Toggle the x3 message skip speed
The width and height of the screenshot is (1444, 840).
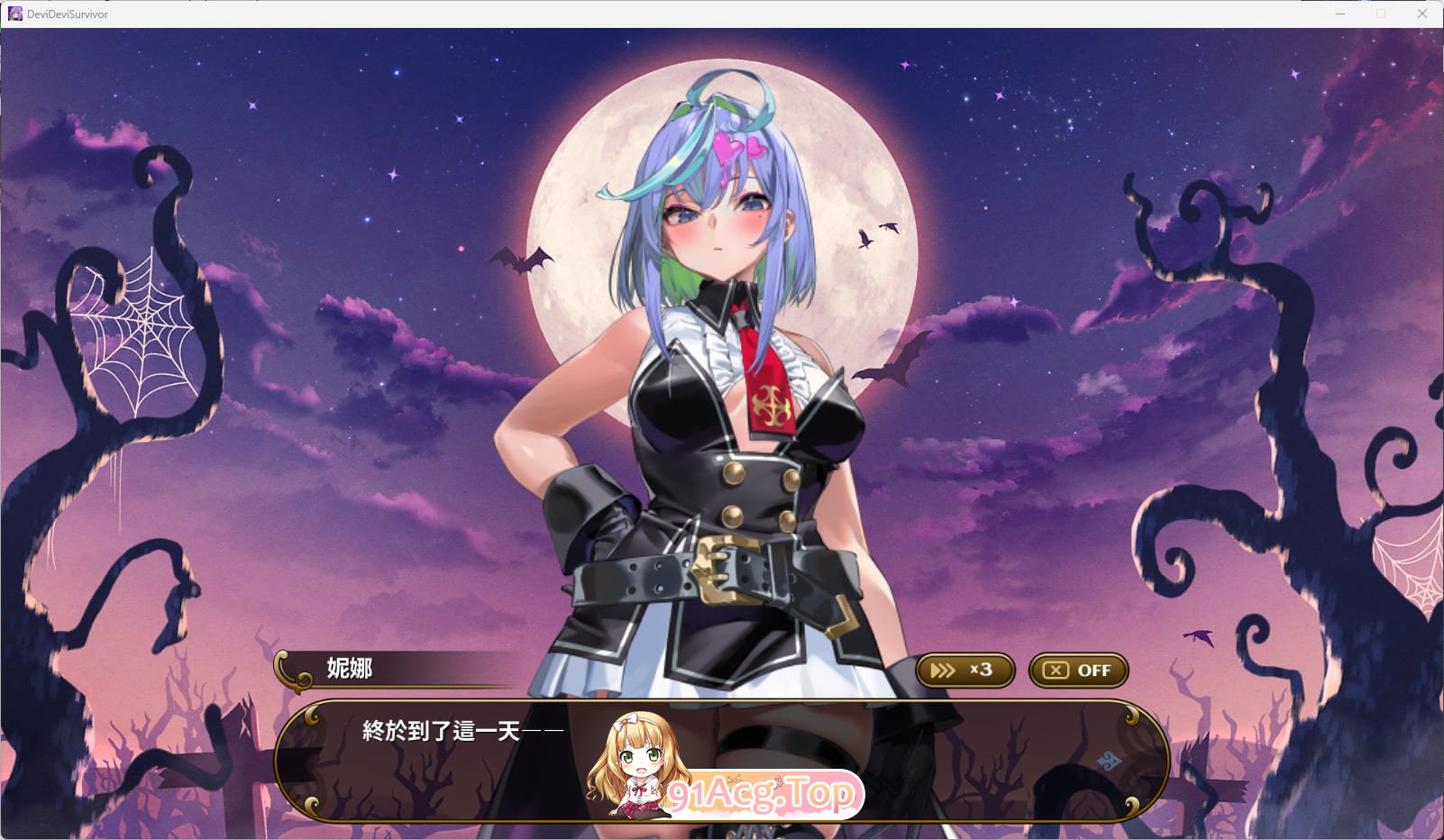click(964, 670)
